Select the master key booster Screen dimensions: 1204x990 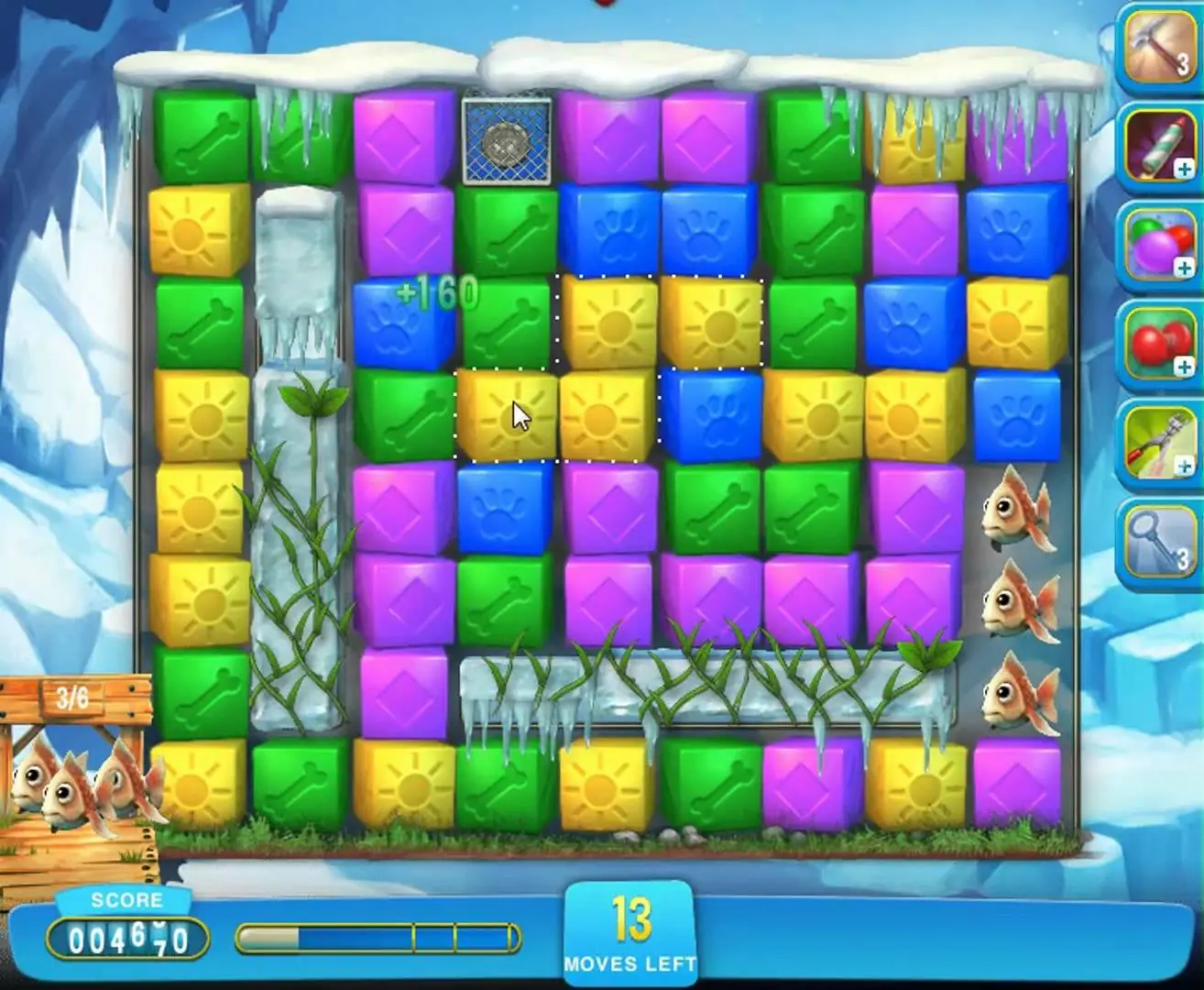coord(1158,543)
